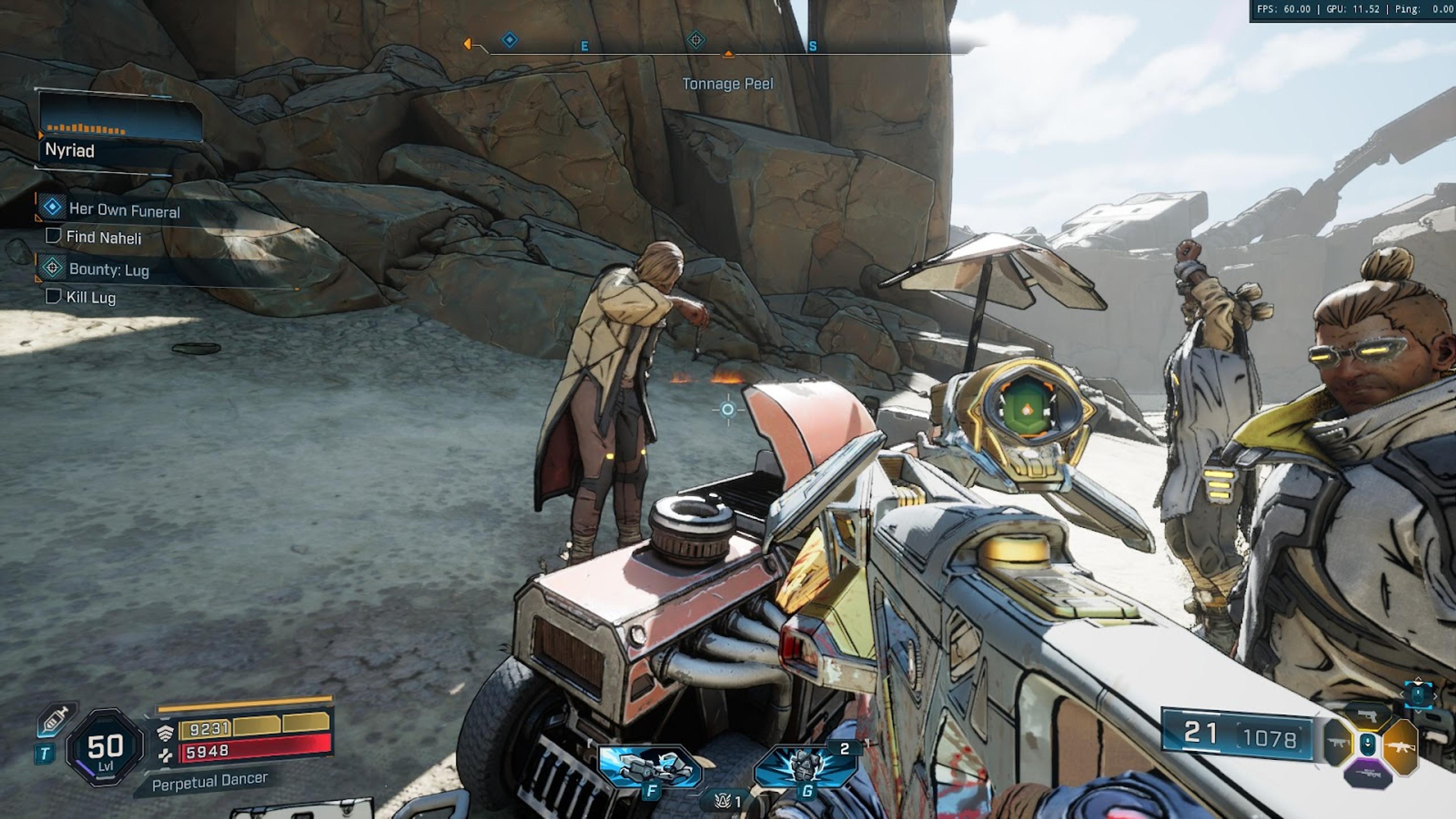Click the bounty crosshair marker on compass
Viewport: 1456px width, 819px height.
(x=696, y=40)
